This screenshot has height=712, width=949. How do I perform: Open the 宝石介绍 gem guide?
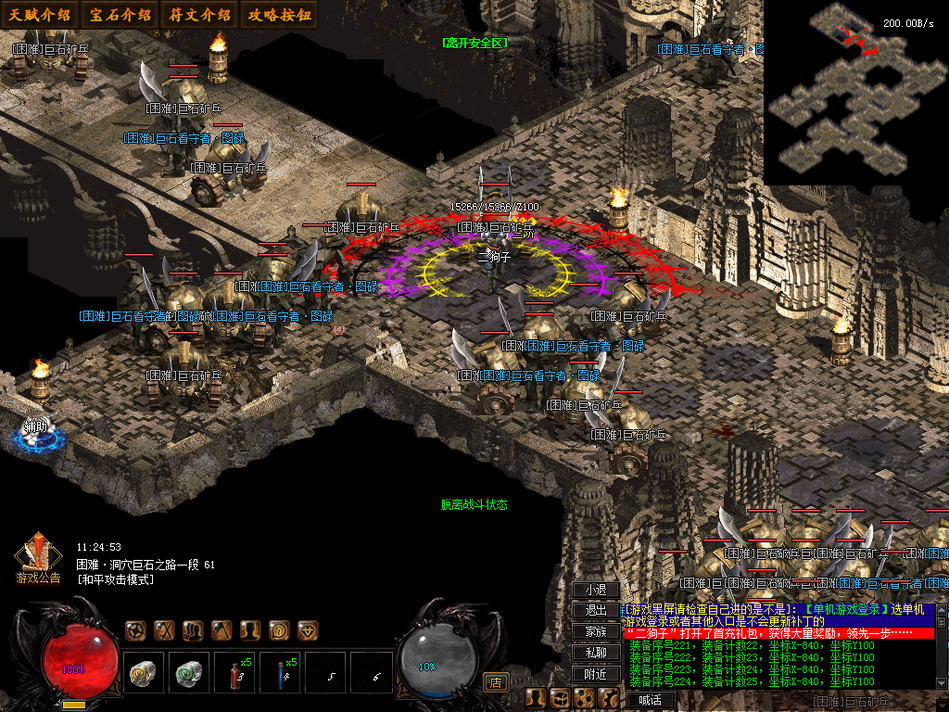pos(120,15)
